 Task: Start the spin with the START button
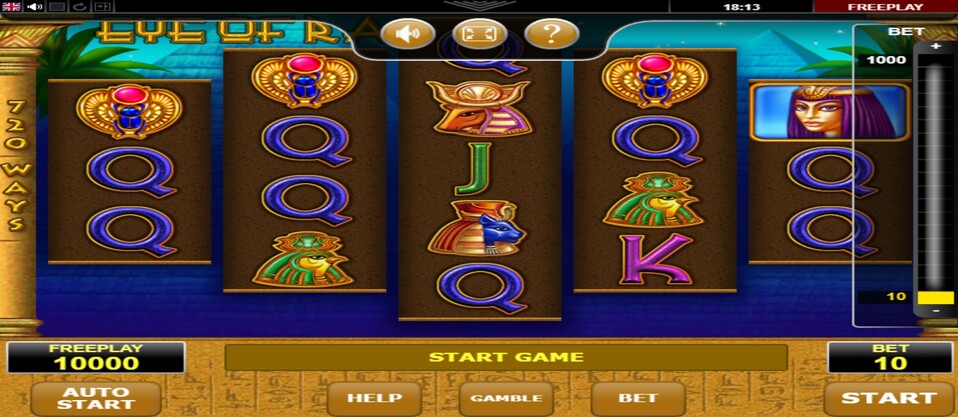[x=888, y=397]
